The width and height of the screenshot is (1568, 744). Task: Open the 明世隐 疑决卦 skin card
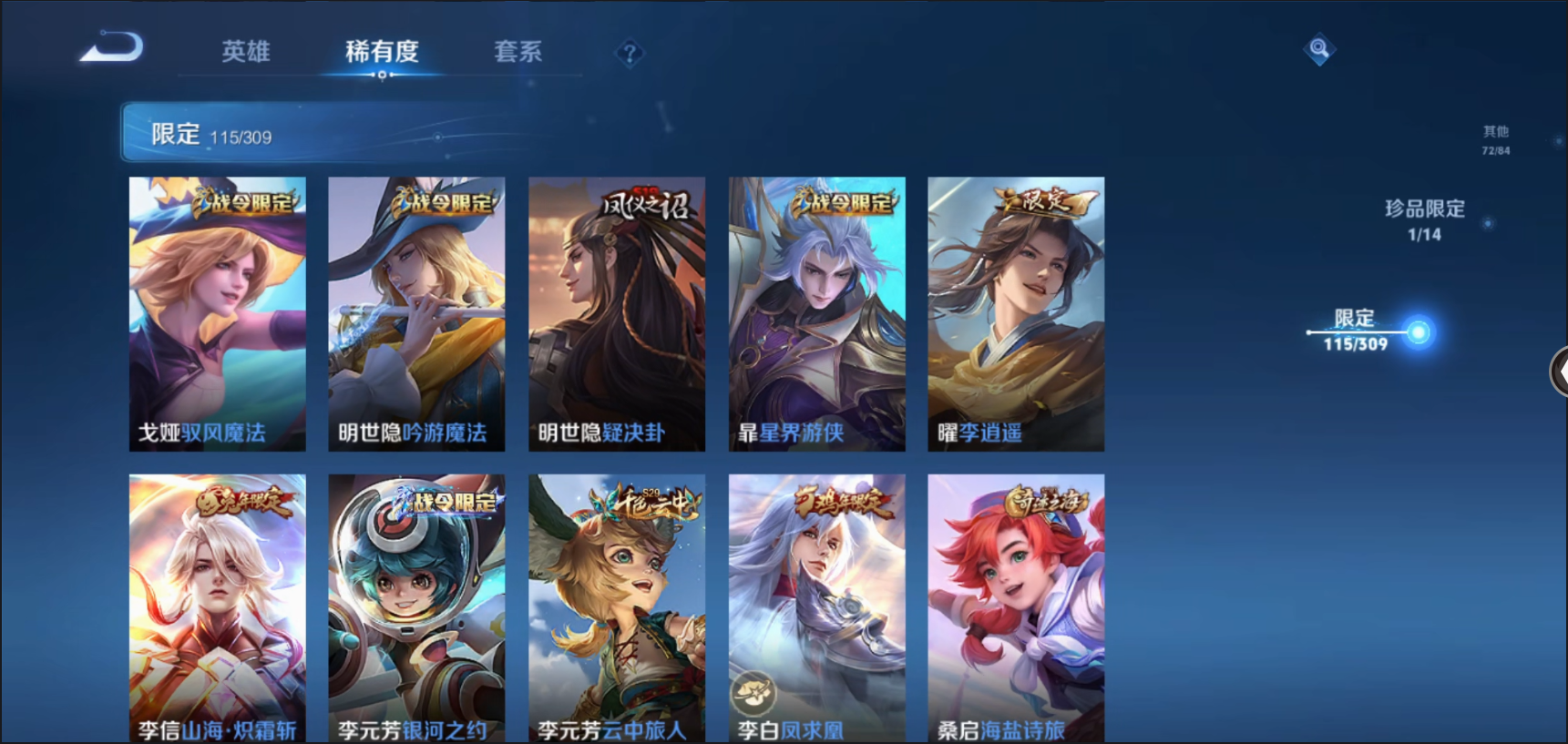617,313
